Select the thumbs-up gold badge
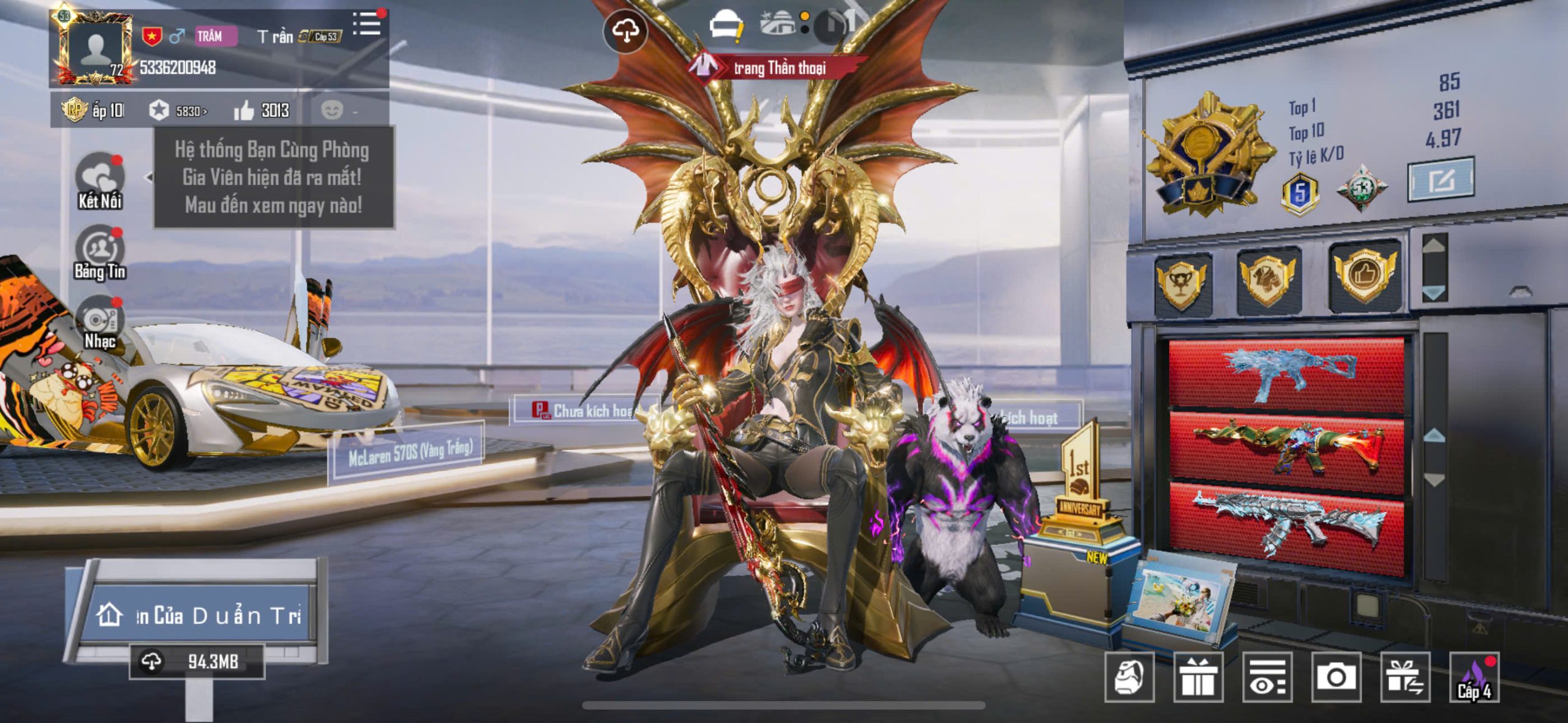 (1365, 276)
